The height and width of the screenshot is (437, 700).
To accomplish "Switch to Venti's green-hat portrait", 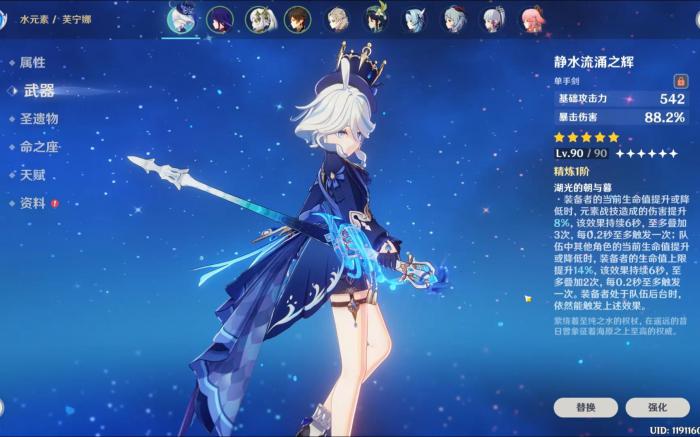I will tap(376, 19).
